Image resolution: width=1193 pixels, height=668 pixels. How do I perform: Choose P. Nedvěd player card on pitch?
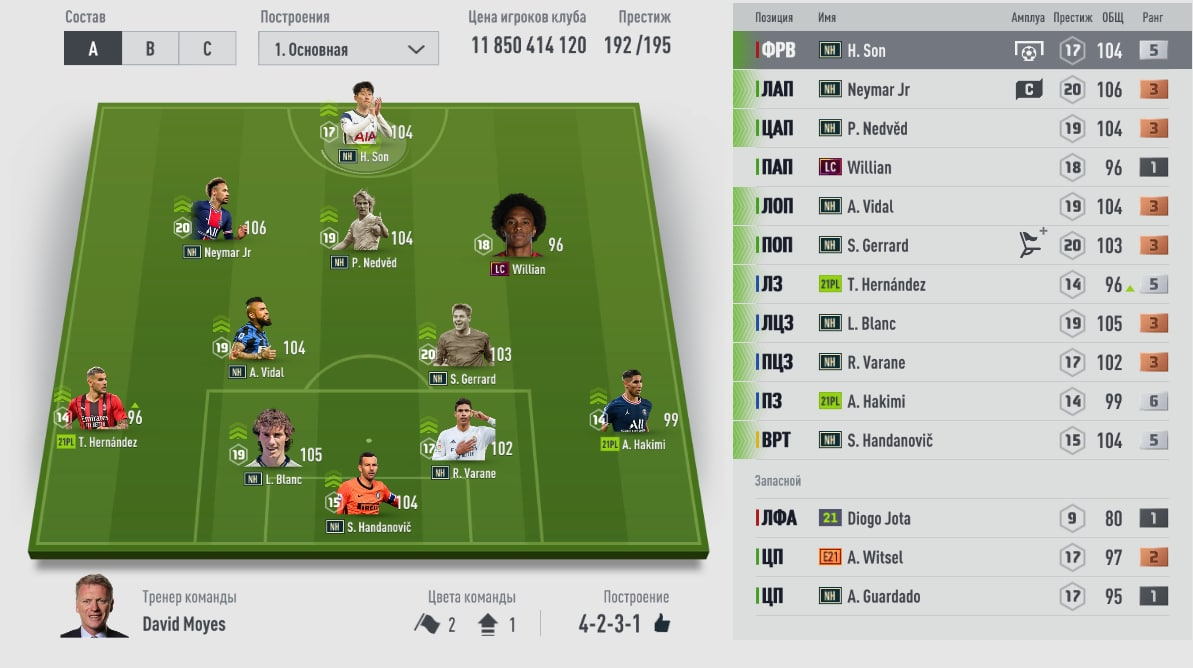point(361,225)
